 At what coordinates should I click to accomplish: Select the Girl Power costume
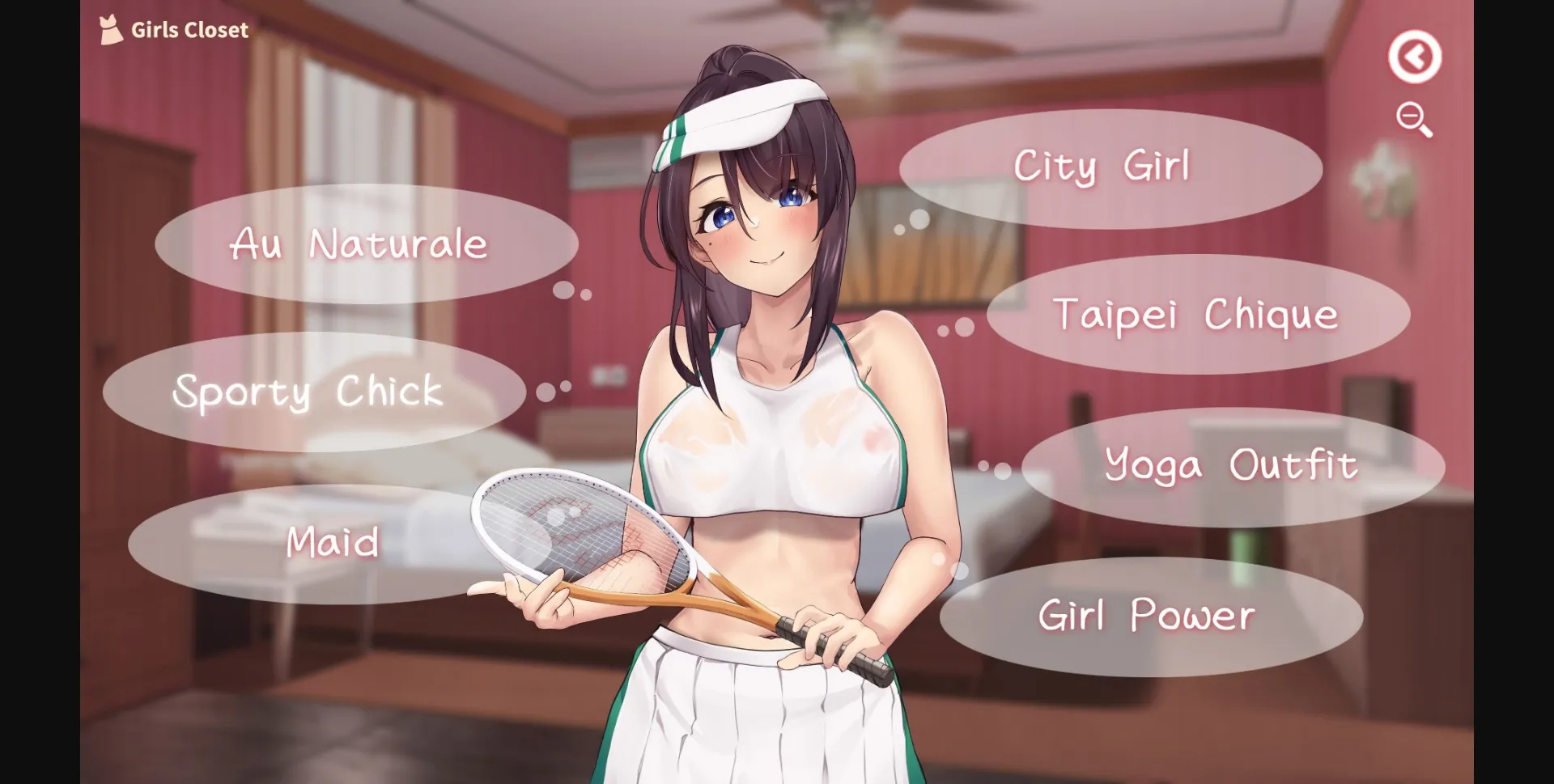[x=1146, y=615]
